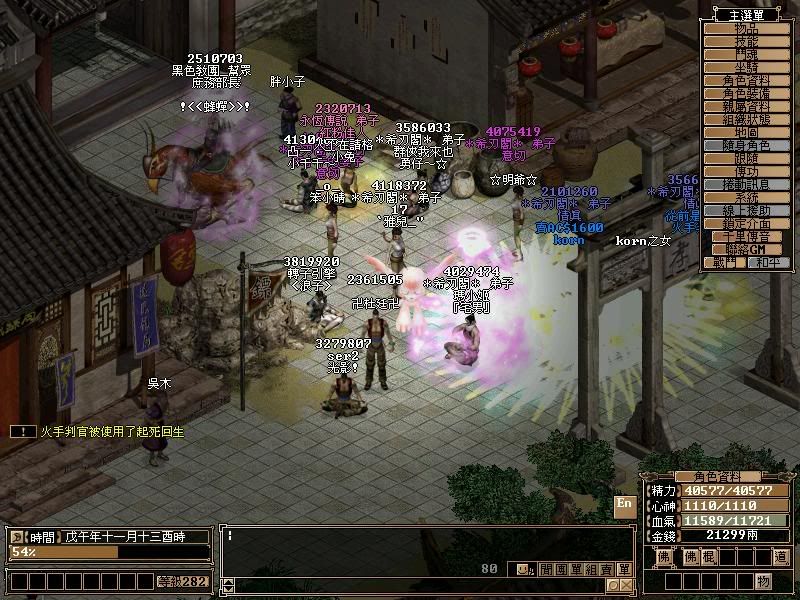
Task: Open the smiley emoticon picker in chat
Action: 523,570
